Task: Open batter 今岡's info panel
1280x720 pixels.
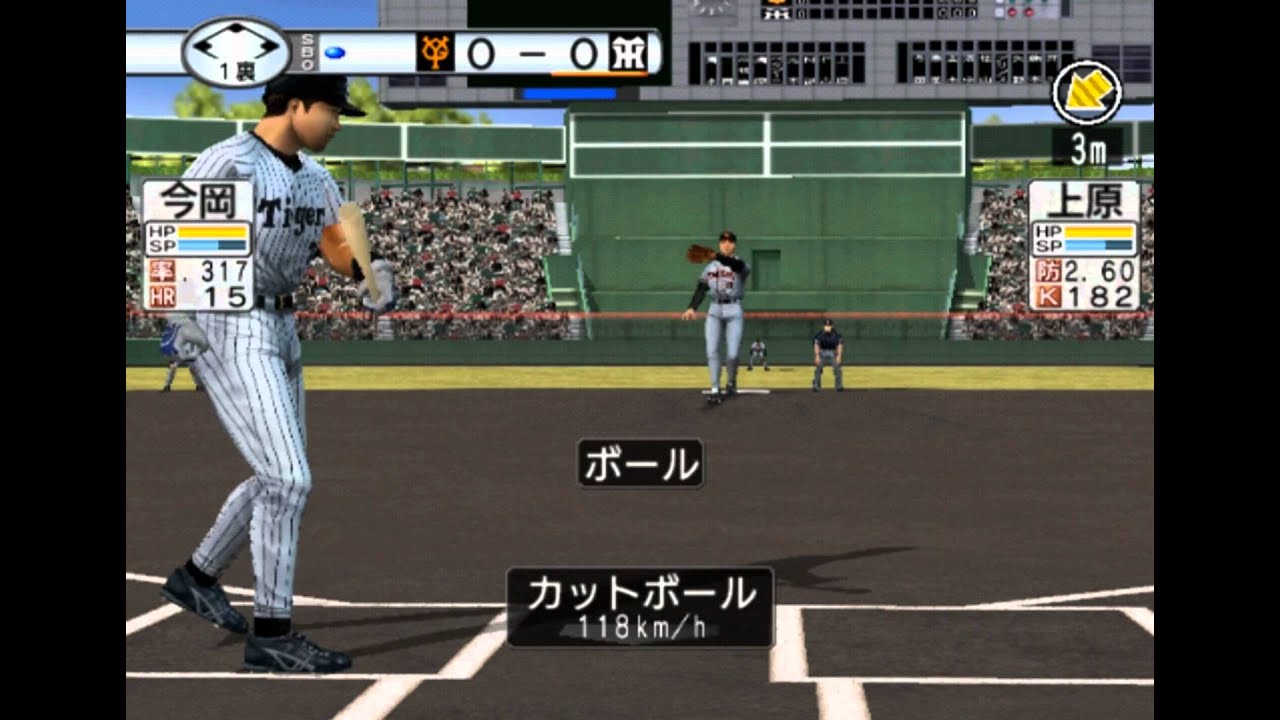Action: [197, 245]
